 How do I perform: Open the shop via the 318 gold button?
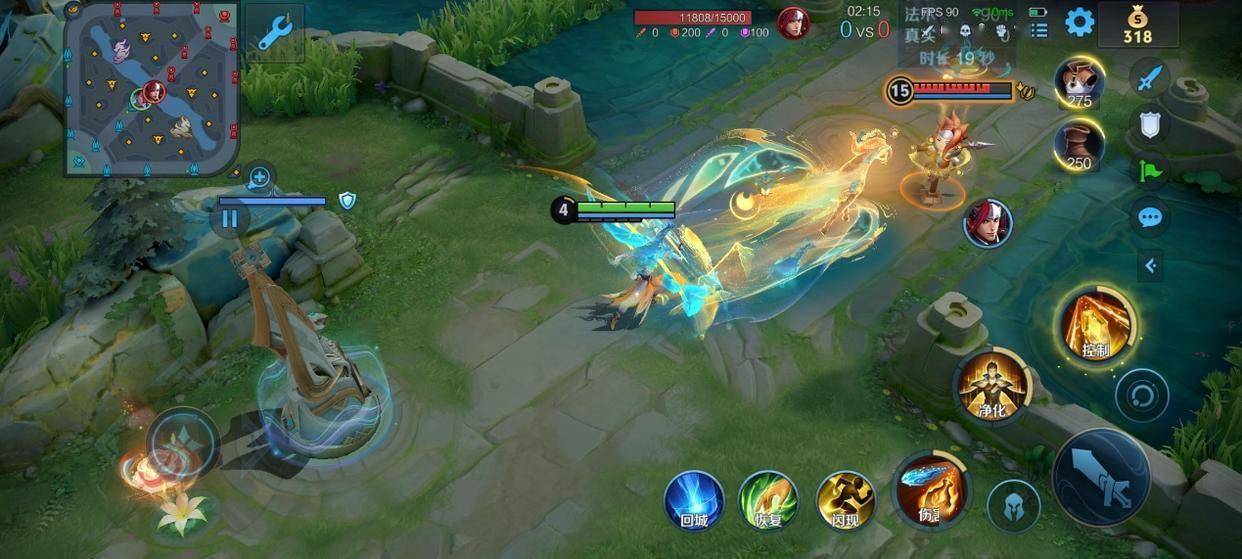point(1137,24)
